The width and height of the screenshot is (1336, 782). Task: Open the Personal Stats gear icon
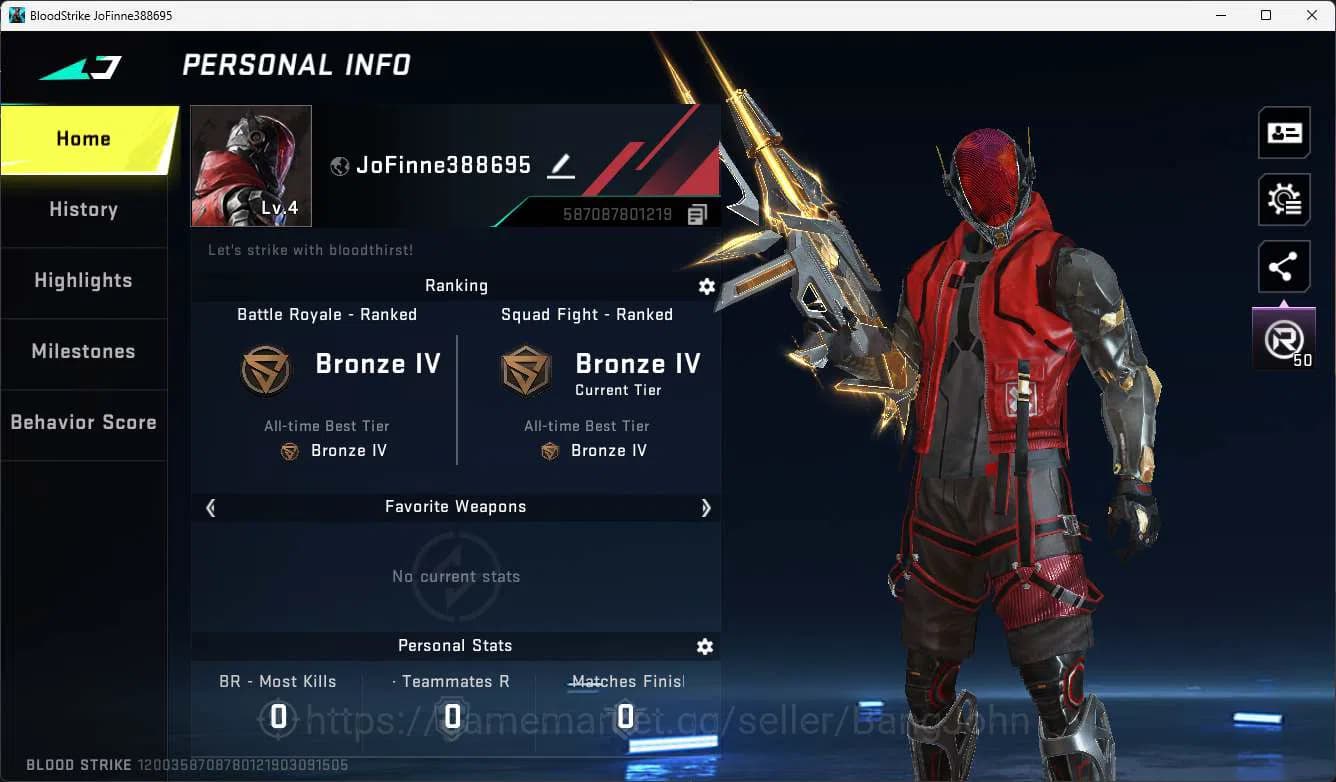point(705,647)
